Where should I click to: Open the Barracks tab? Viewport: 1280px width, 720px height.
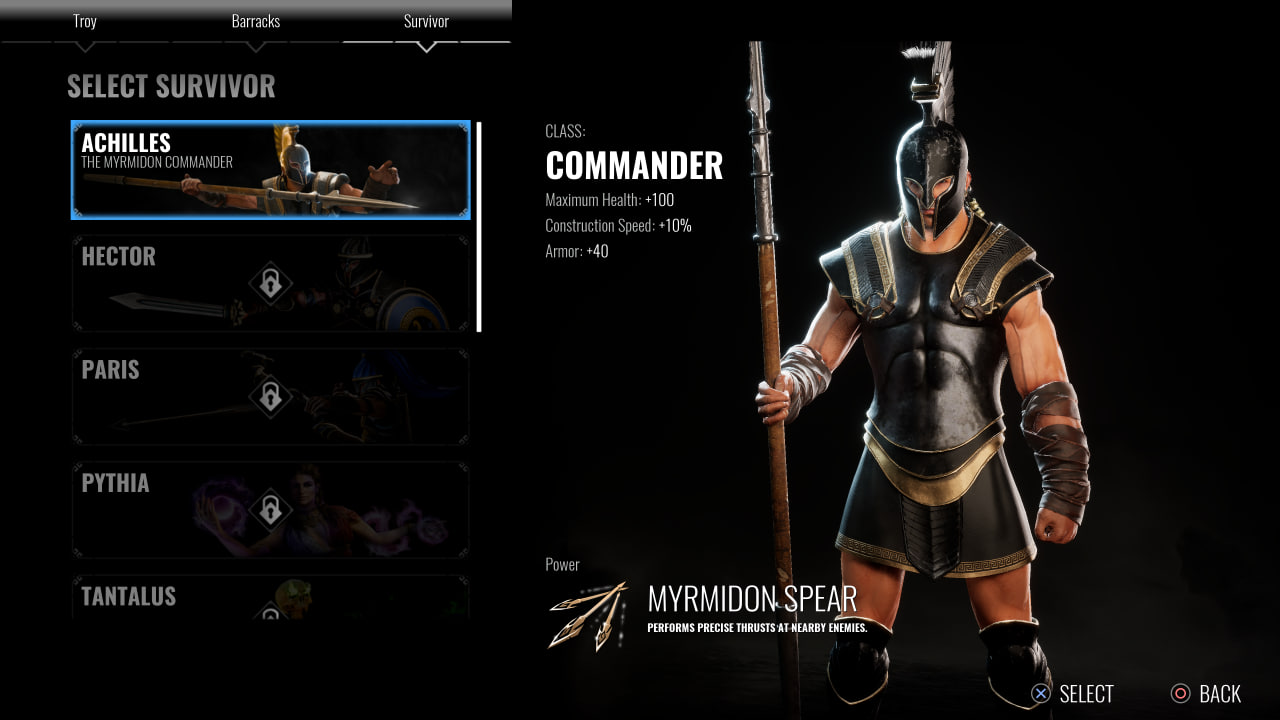255,22
